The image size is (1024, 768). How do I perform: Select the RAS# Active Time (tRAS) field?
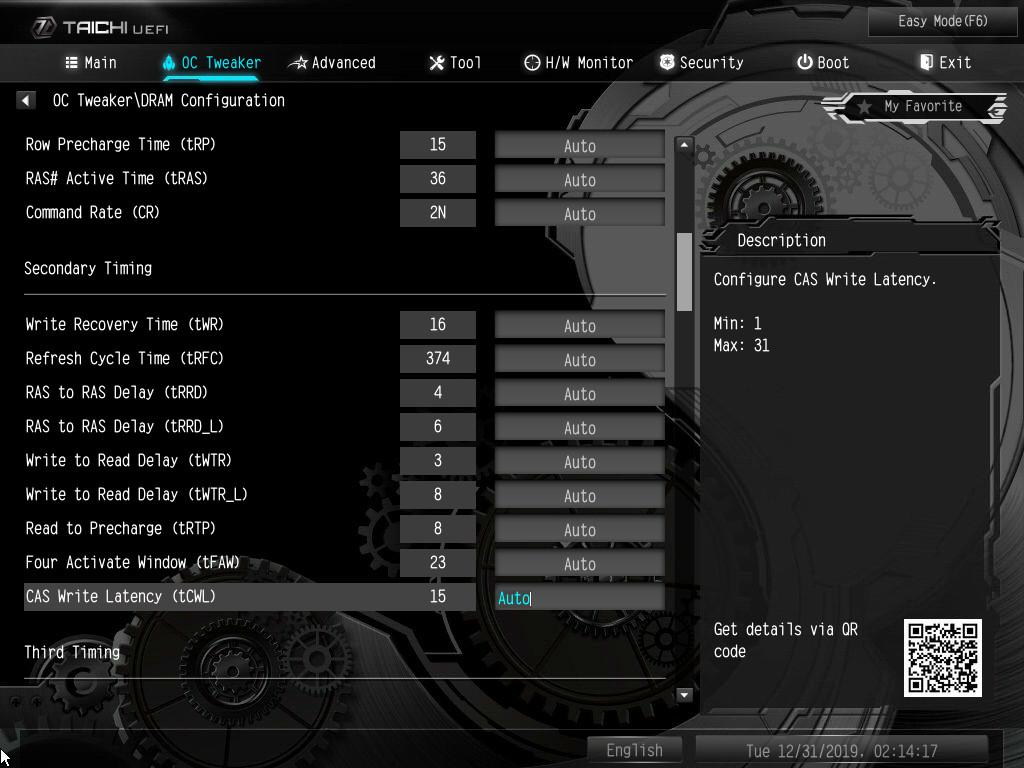579,180
